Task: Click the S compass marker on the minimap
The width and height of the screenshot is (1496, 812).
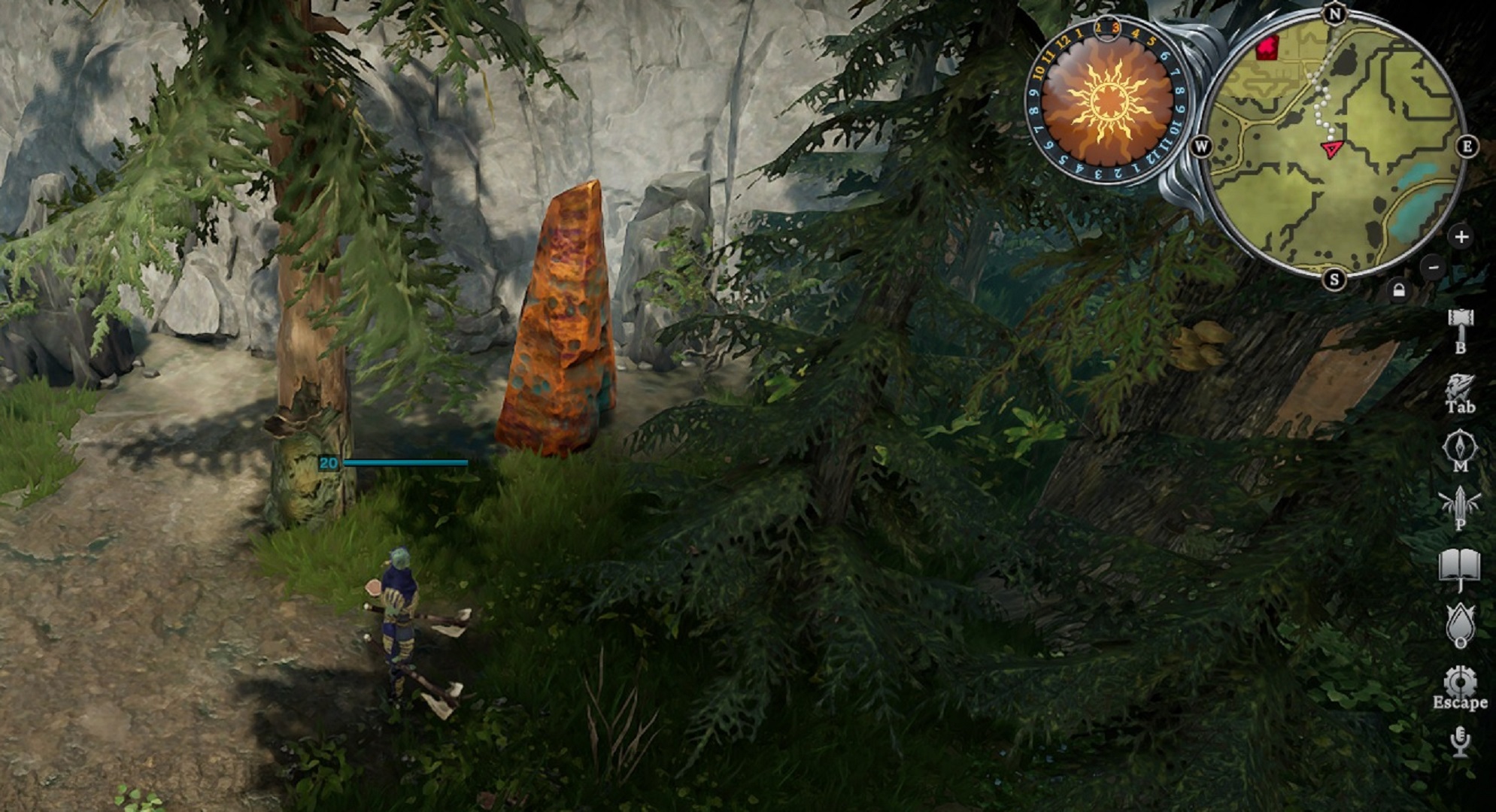Action: (1333, 279)
